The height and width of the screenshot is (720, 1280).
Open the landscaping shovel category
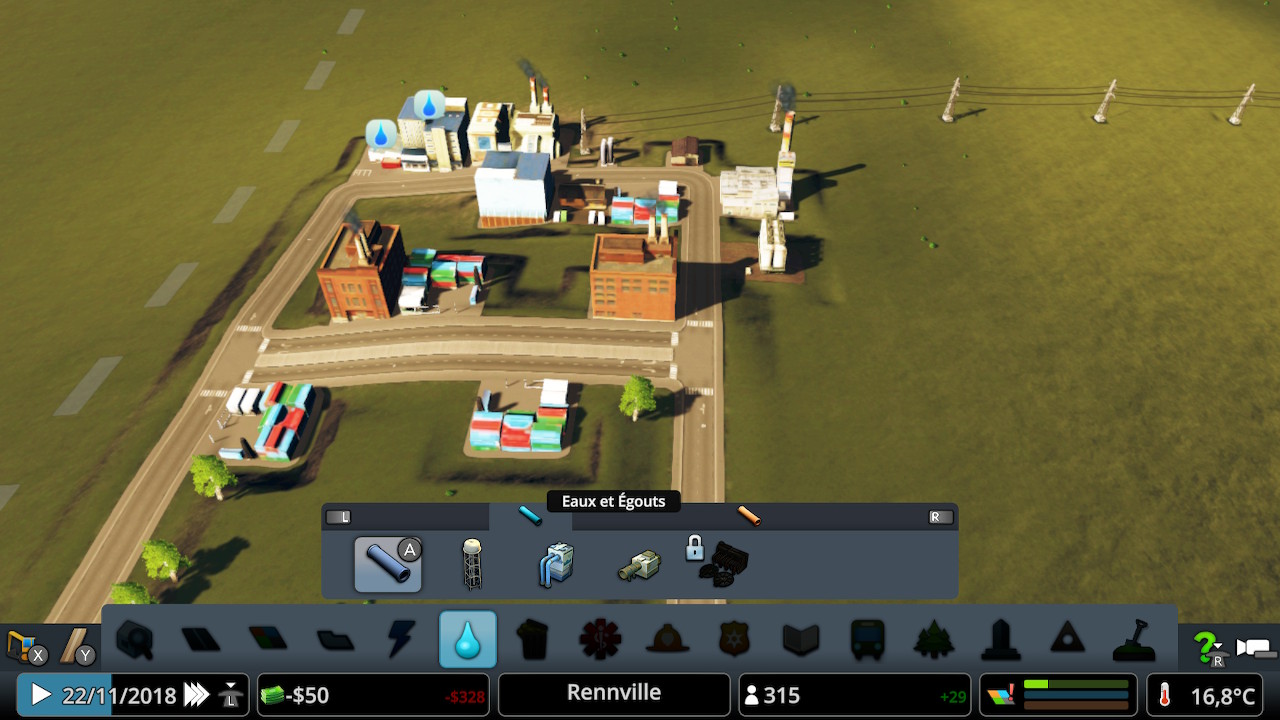click(x=1134, y=639)
